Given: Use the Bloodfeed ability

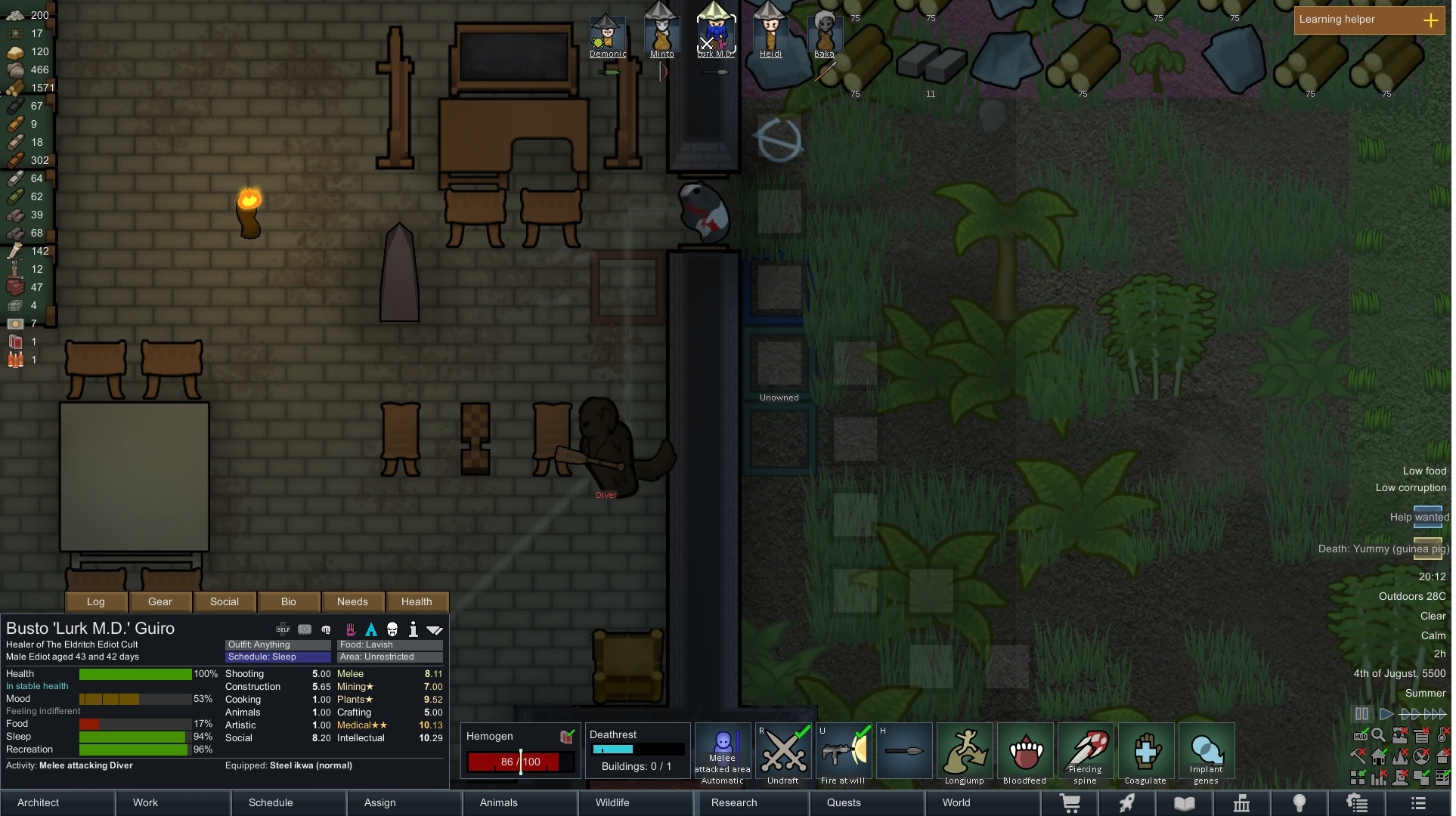Looking at the screenshot, I should pyautogui.click(x=1024, y=752).
